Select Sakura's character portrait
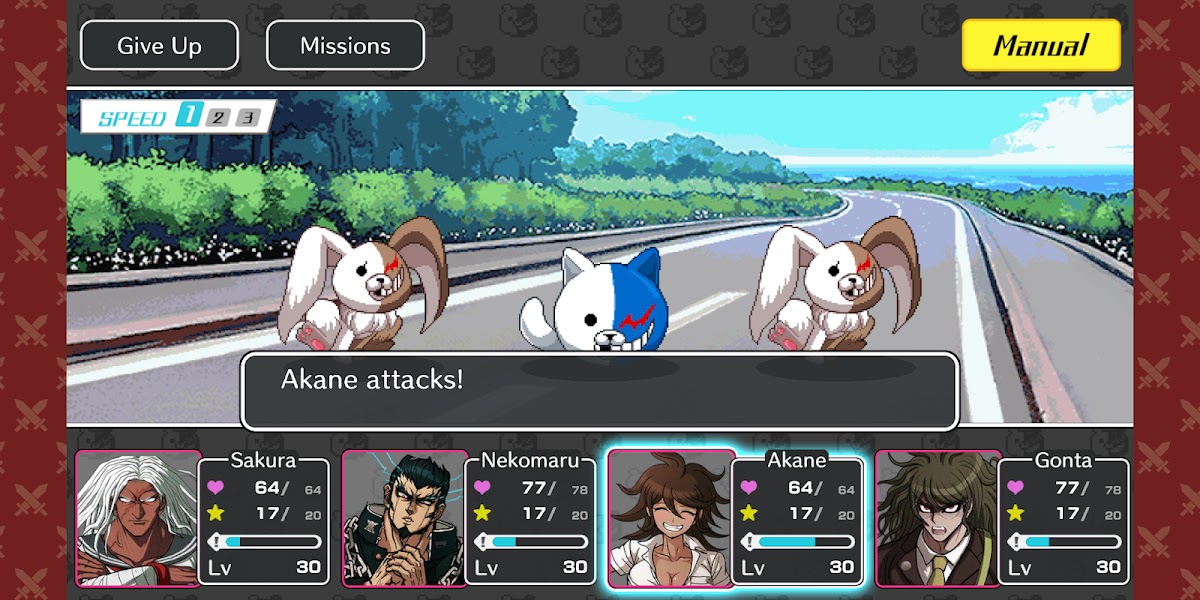Image resolution: width=1200 pixels, height=600 pixels. click(138, 517)
